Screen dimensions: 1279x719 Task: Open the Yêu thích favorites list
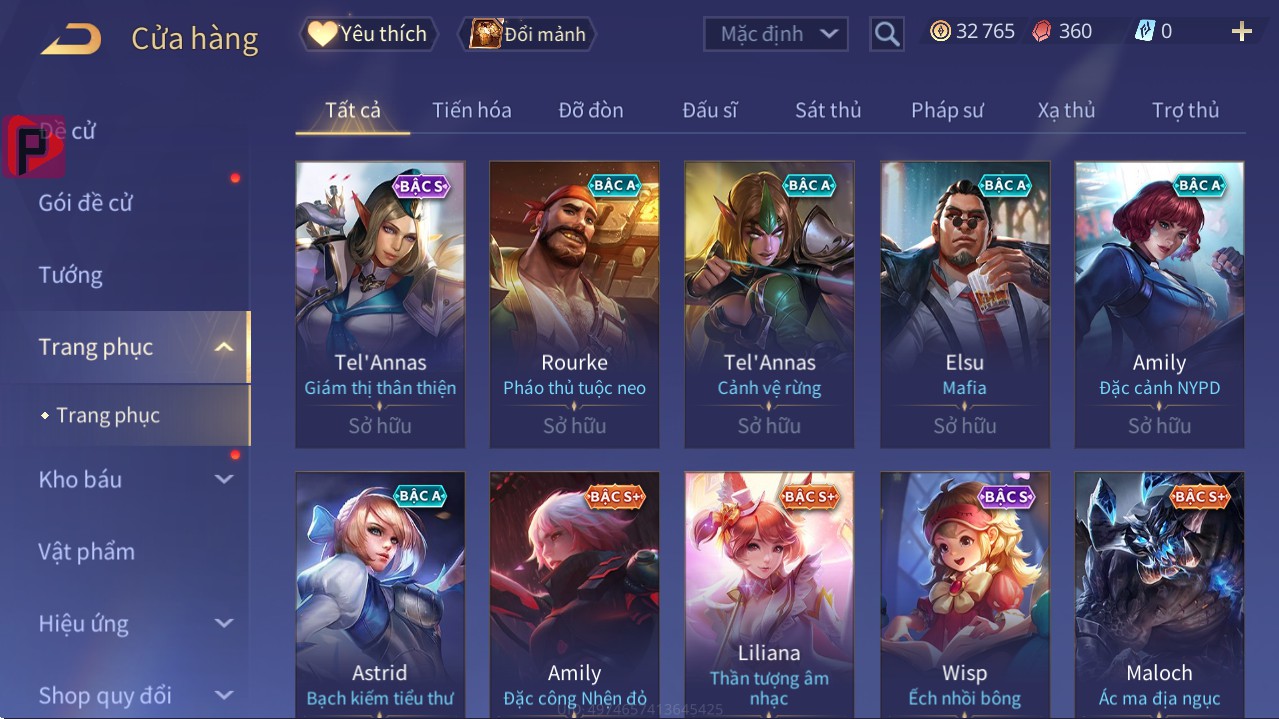point(368,34)
